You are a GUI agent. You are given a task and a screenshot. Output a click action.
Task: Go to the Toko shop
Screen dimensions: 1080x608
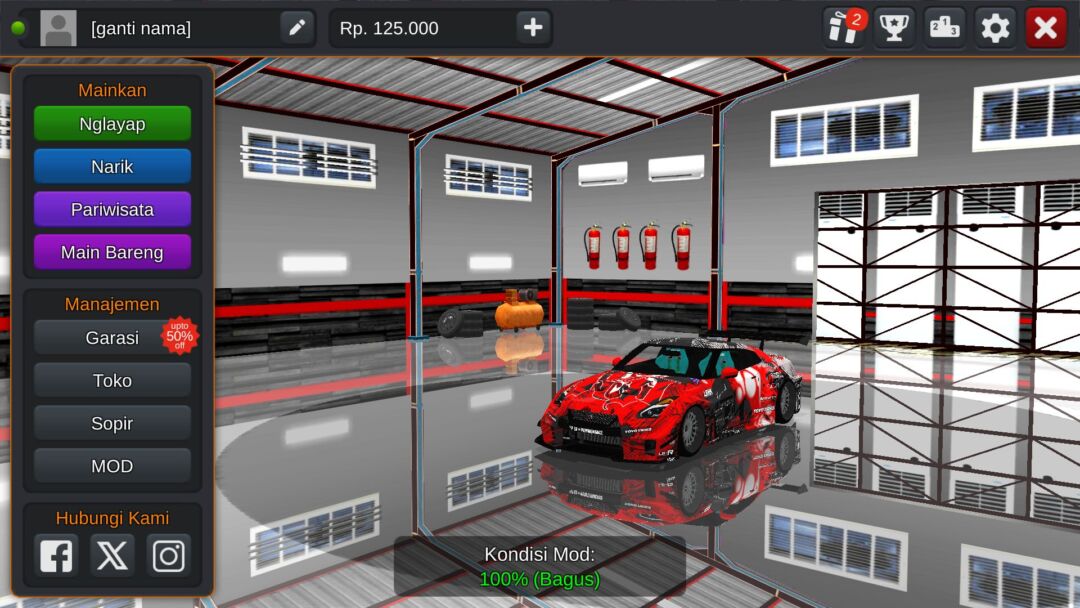tap(112, 381)
